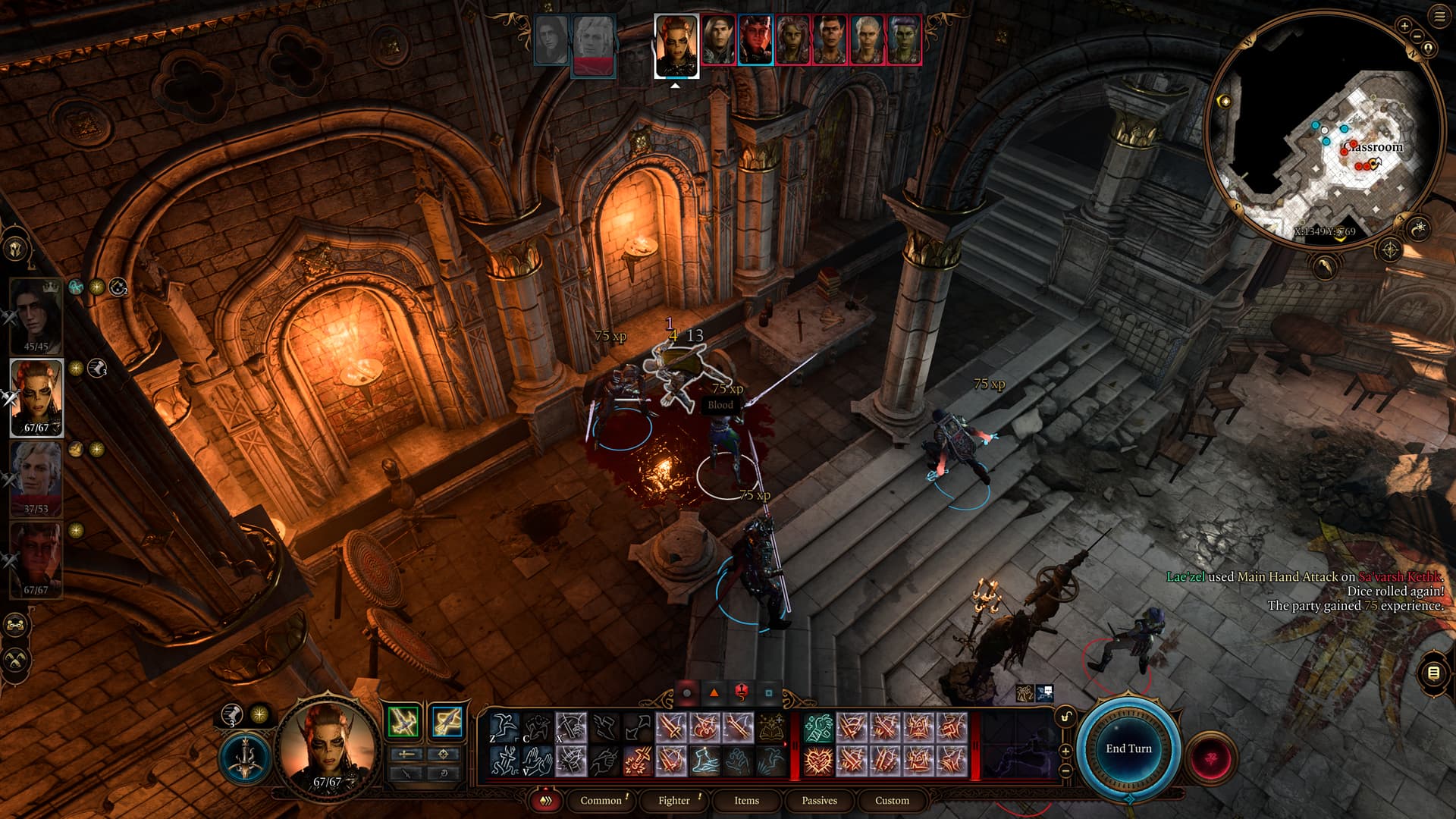Image resolution: width=1456 pixels, height=819 pixels.
Task: Equip the blue-bordered ranged weapon set
Action: pos(446,721)
